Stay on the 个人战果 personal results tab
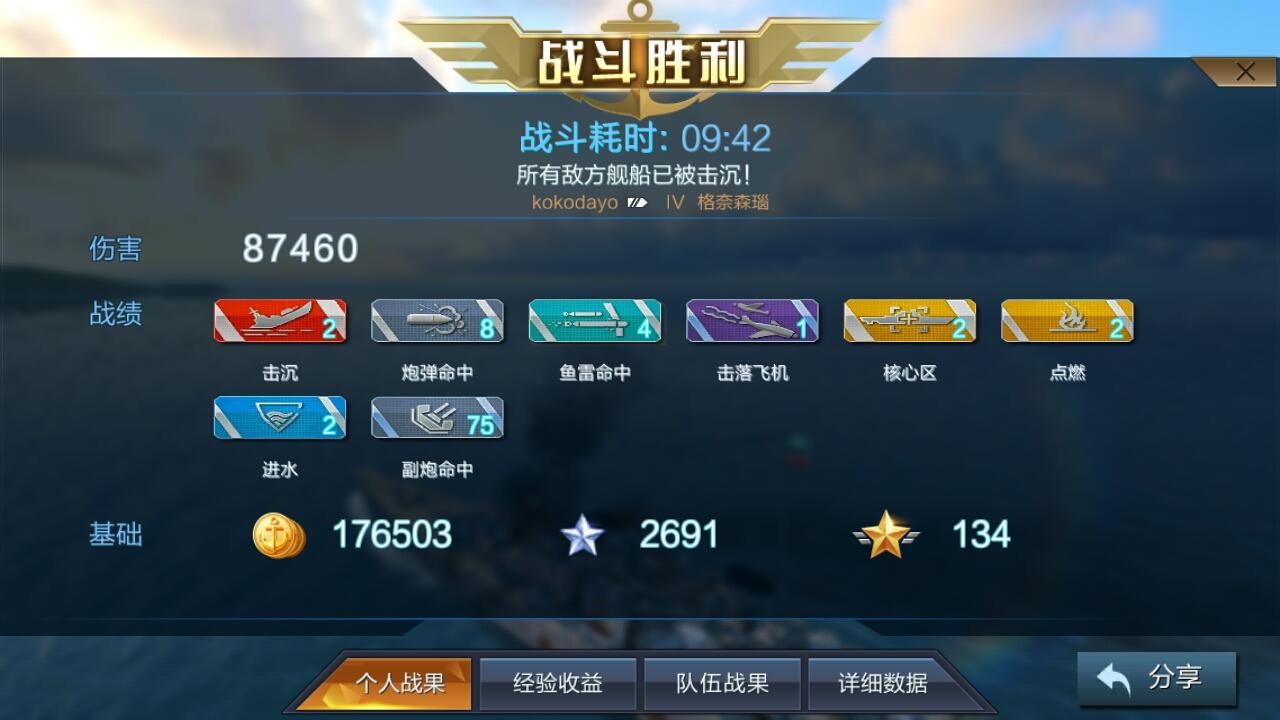The image size is (1280, 720). point(403,684)
